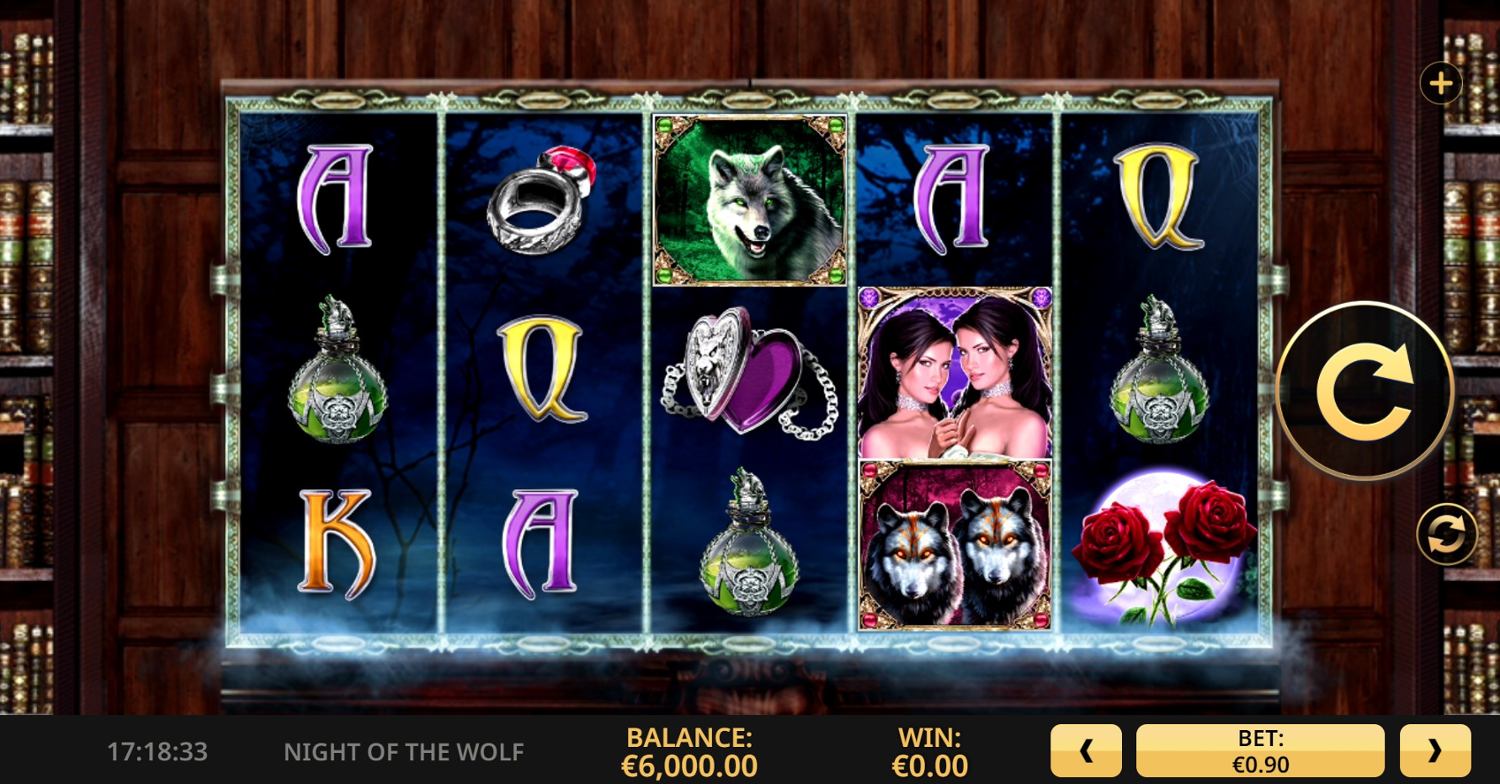Increase the bet with the right arrow
Image resolution: width=1500 pixels, height=784 pixels.
coord(1435,751)
